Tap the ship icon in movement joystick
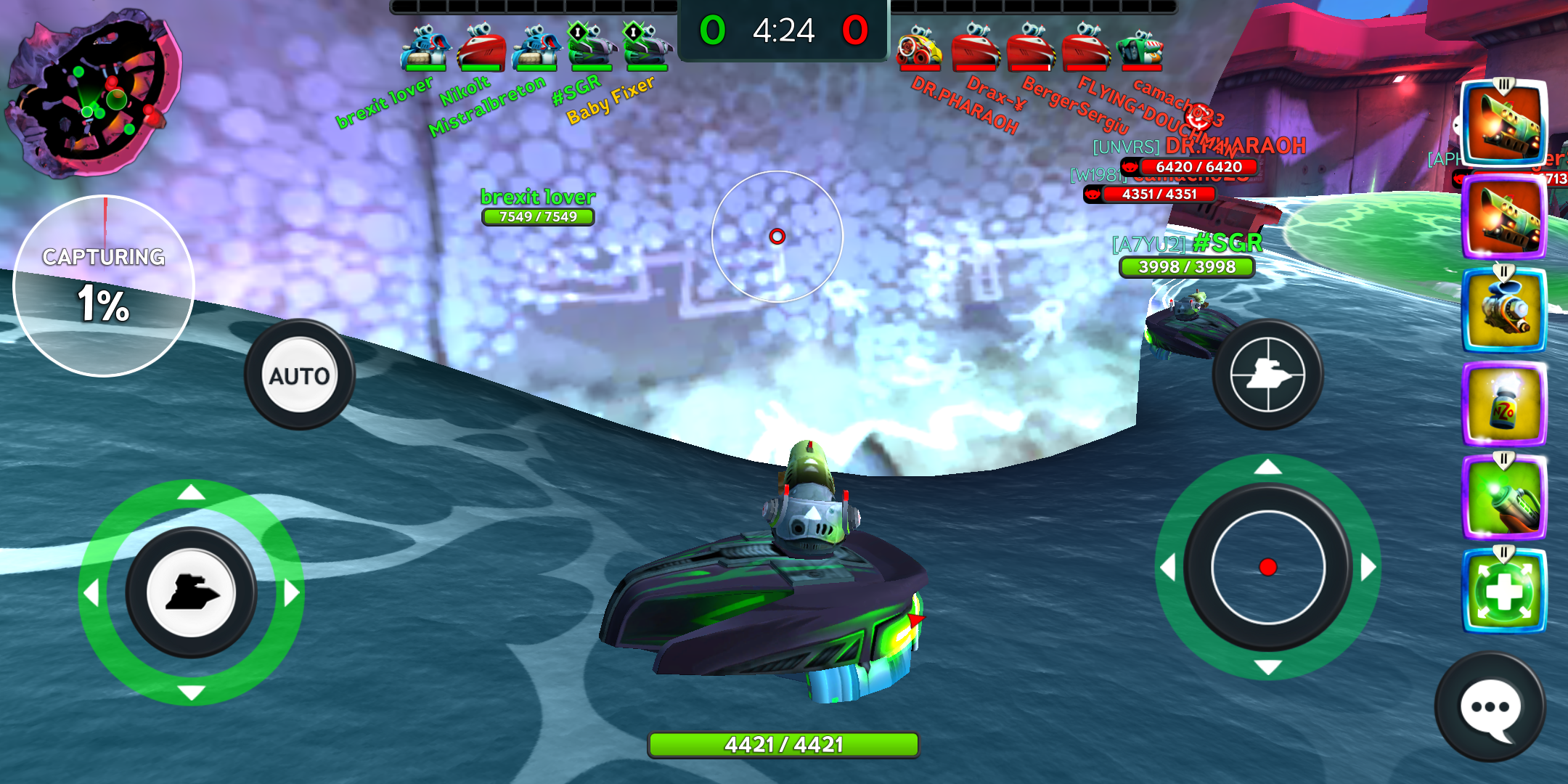 (191, 593)
